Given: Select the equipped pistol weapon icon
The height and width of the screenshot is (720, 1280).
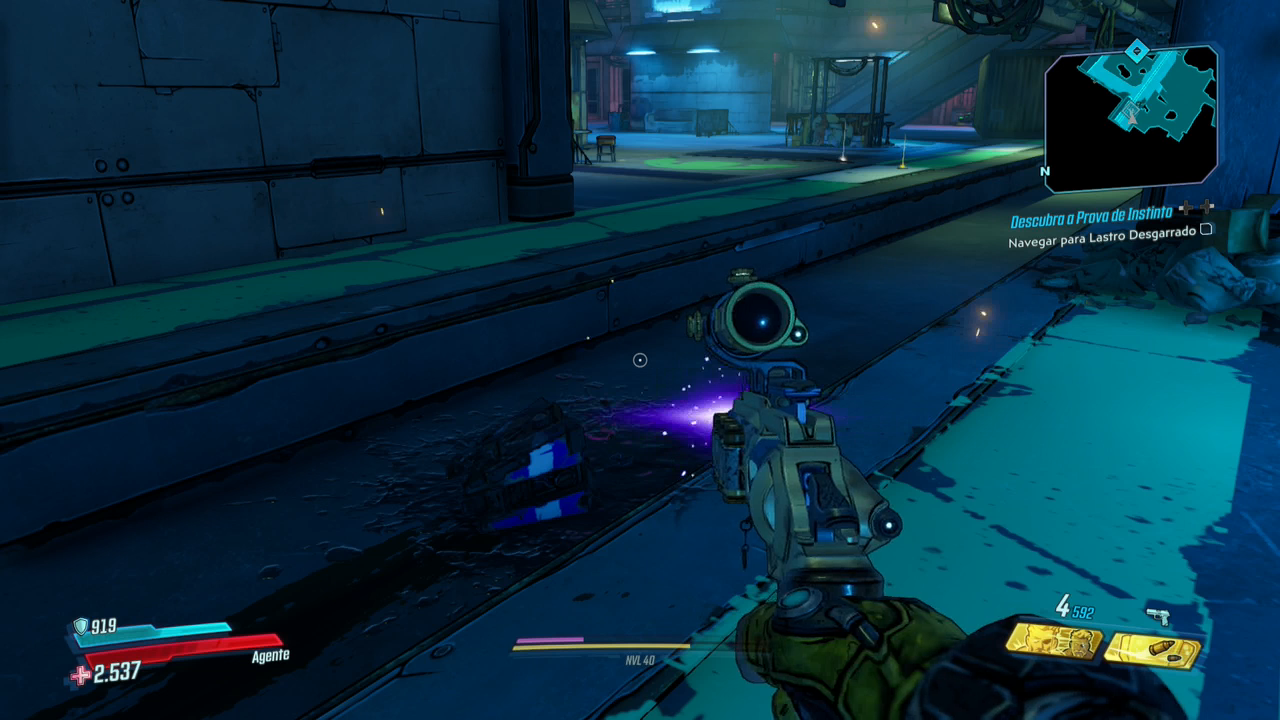Looking at the screenshot, I should pos(1159,617).
